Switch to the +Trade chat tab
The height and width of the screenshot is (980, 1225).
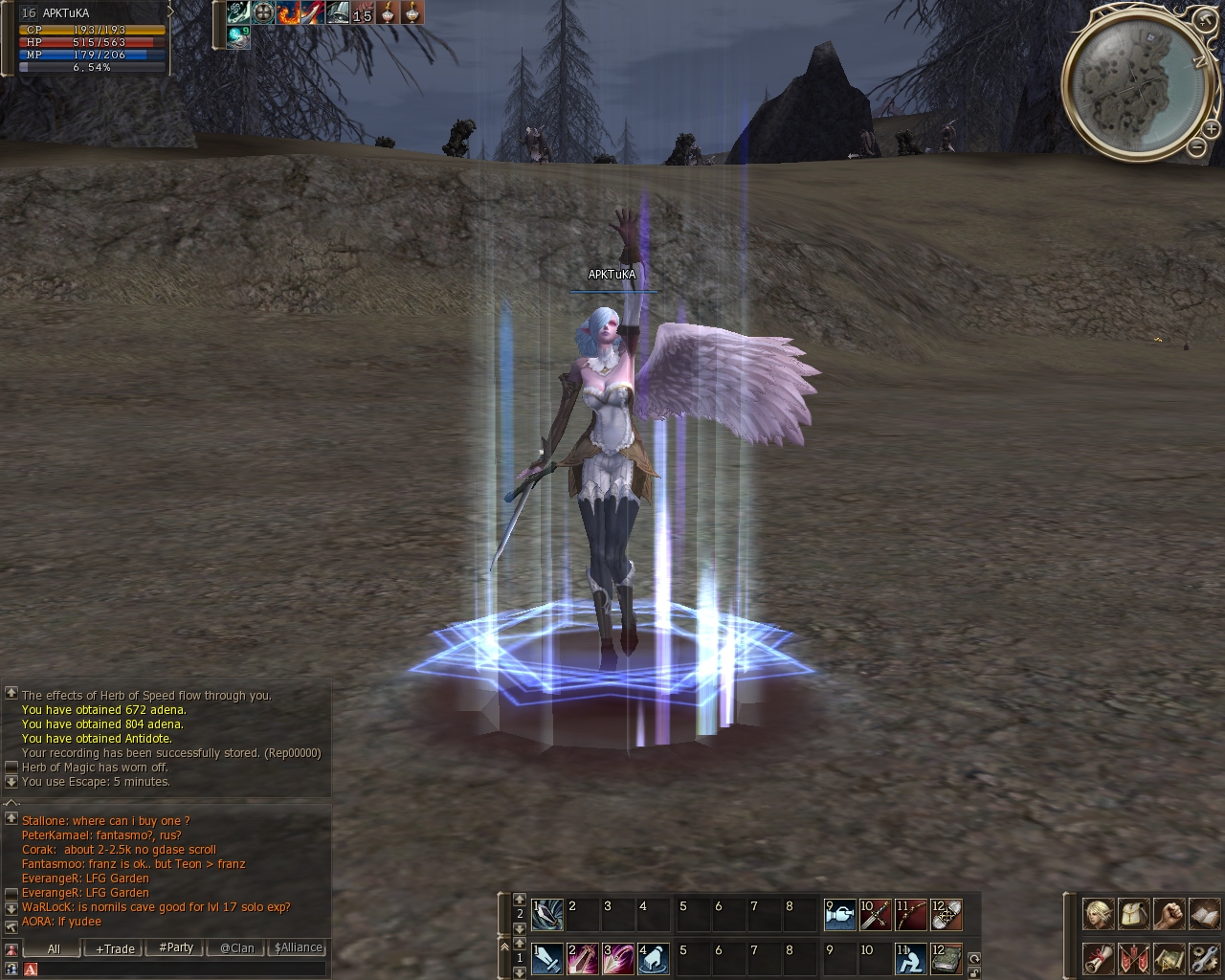[115, 948]
